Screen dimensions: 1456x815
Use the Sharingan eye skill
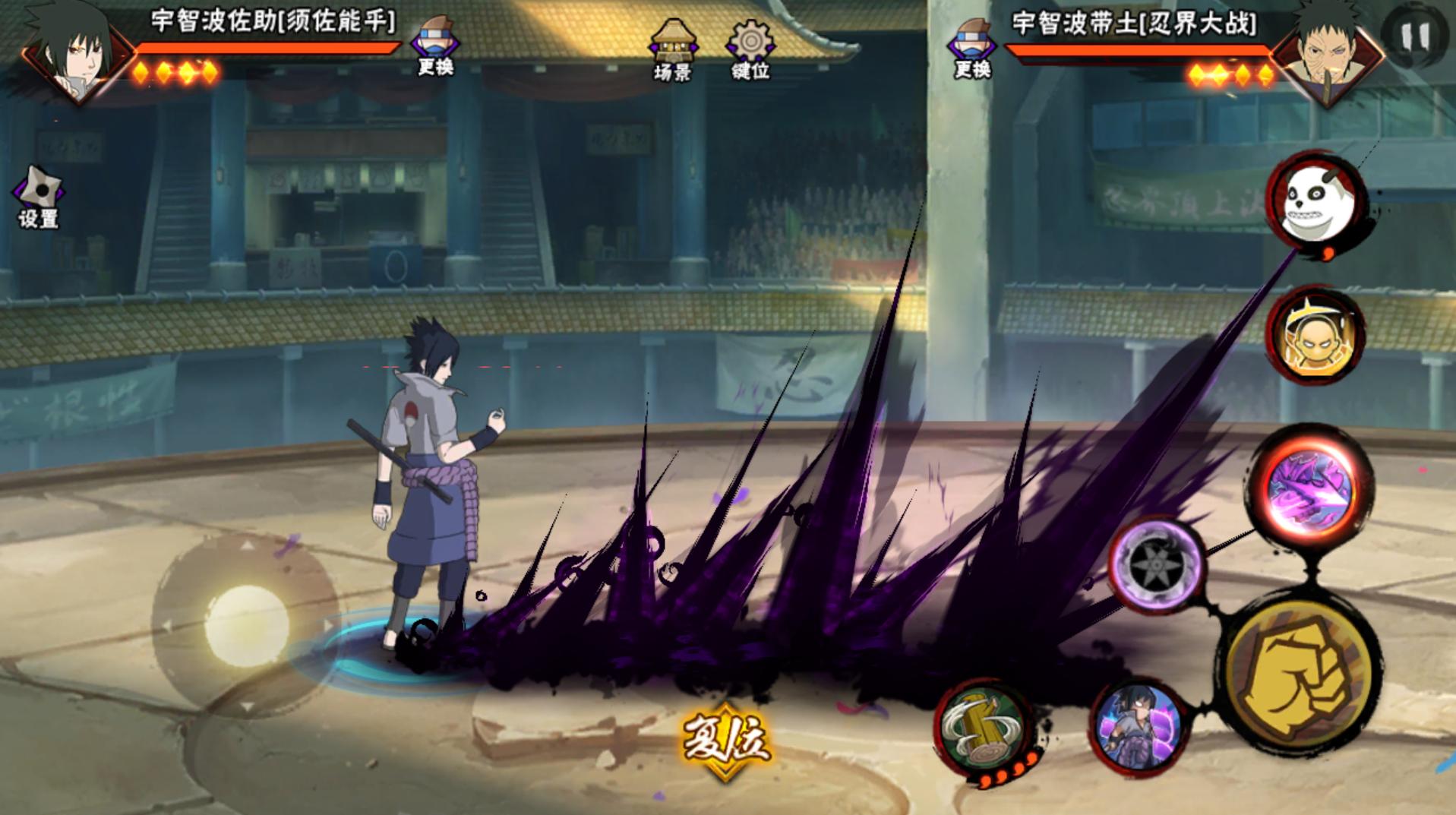(1156, 565)
